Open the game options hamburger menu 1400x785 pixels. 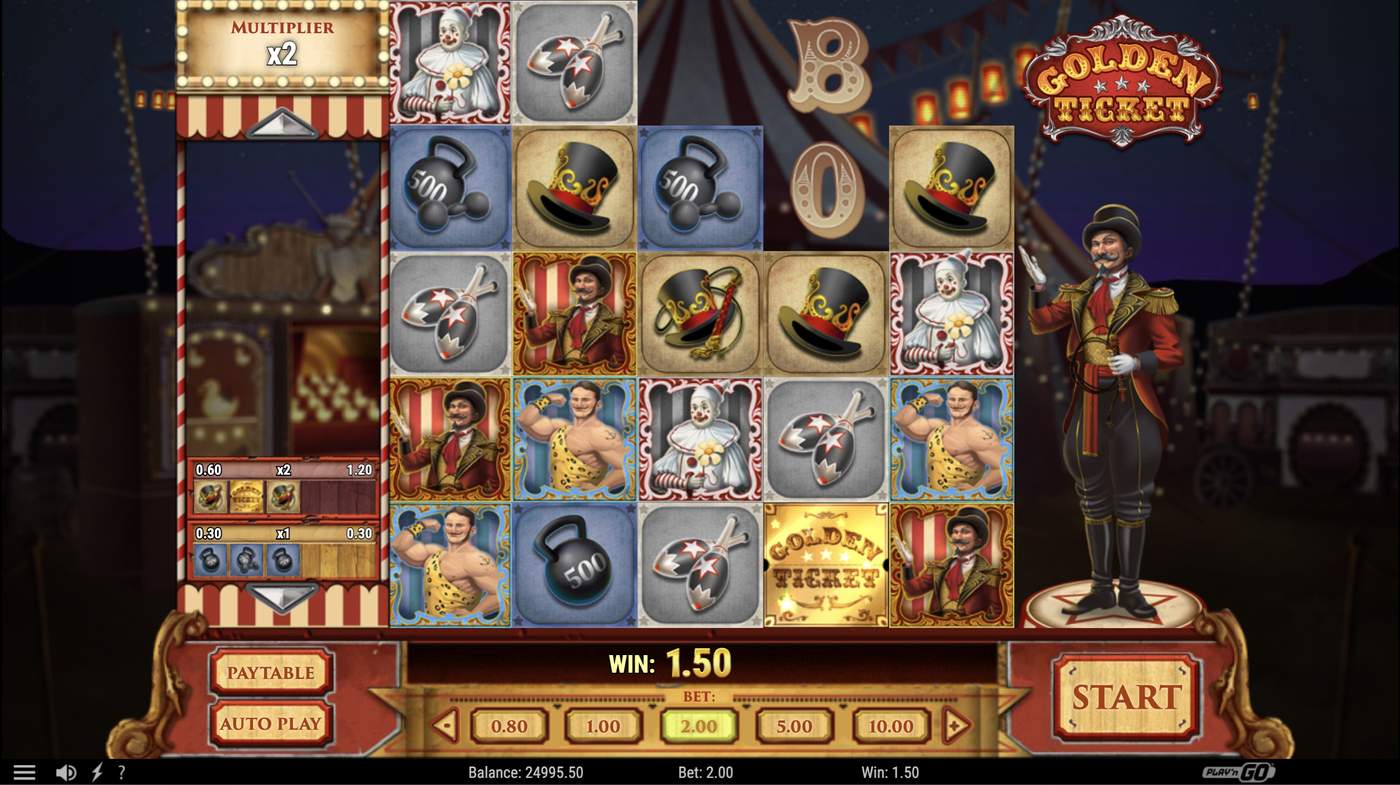coord(25,771)
